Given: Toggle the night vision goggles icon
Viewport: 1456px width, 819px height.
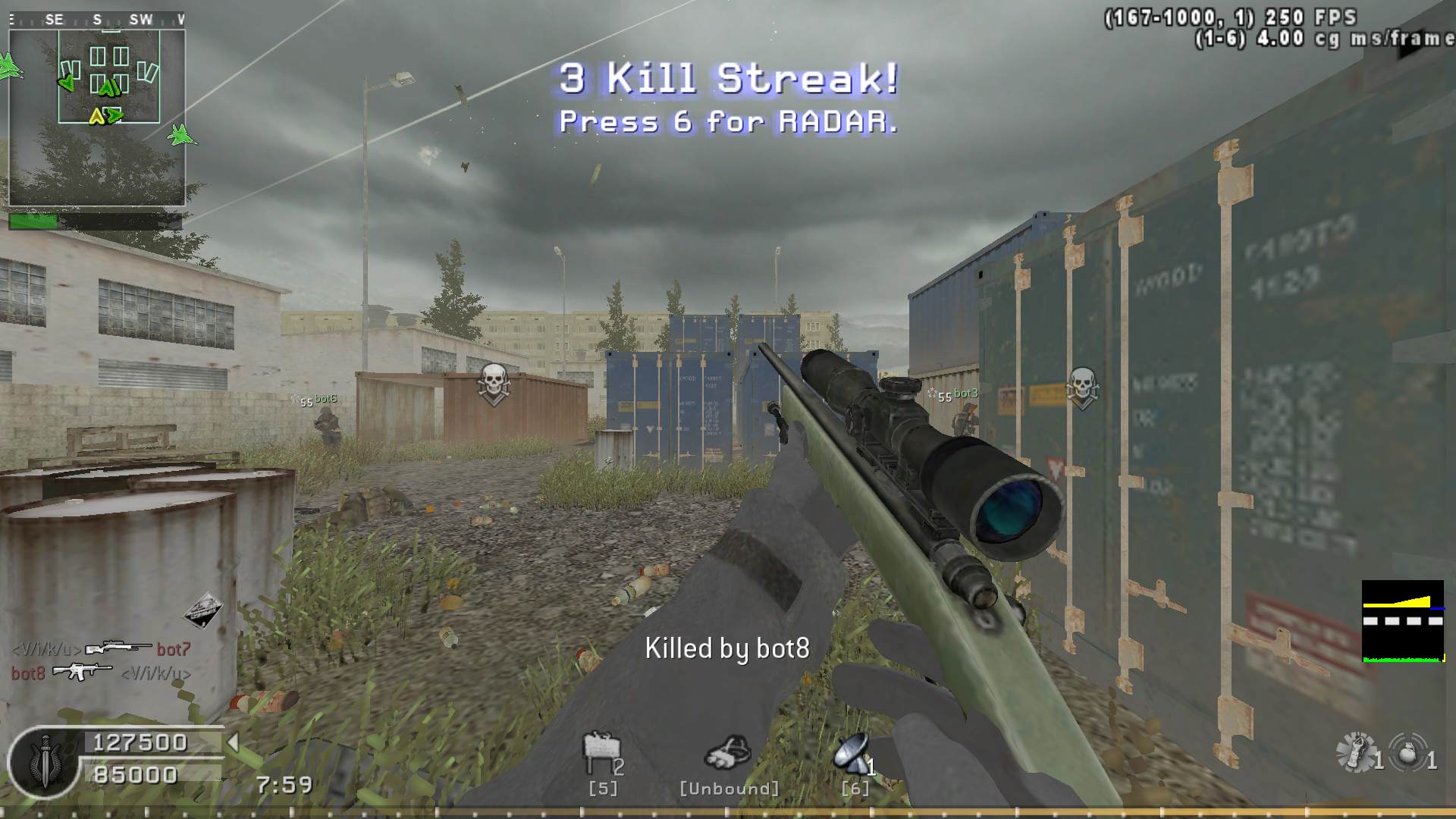Looking at the screenshot, I should coord(728,753).
